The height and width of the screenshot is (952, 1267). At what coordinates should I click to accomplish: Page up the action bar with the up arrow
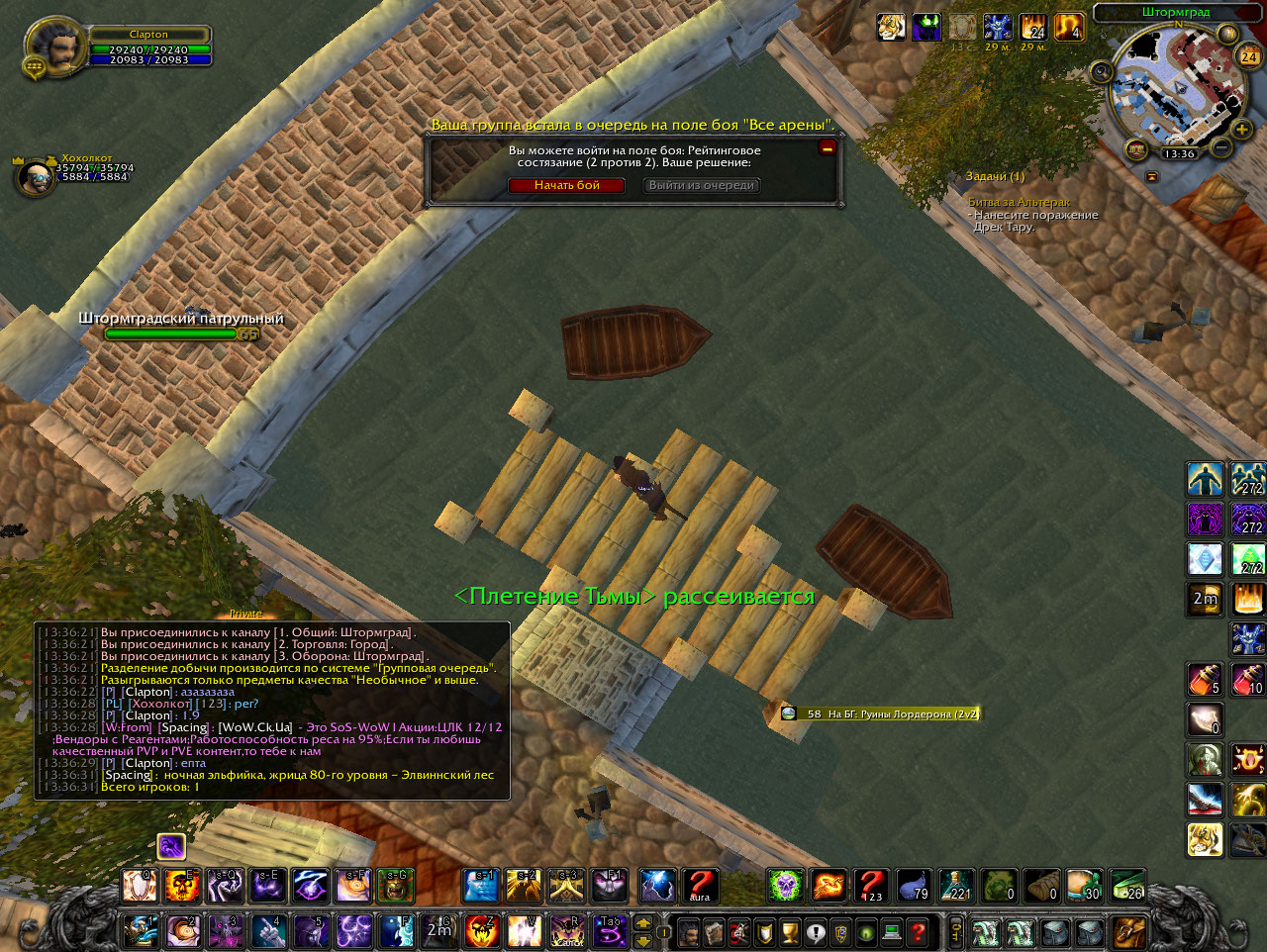tap(642, 923)
